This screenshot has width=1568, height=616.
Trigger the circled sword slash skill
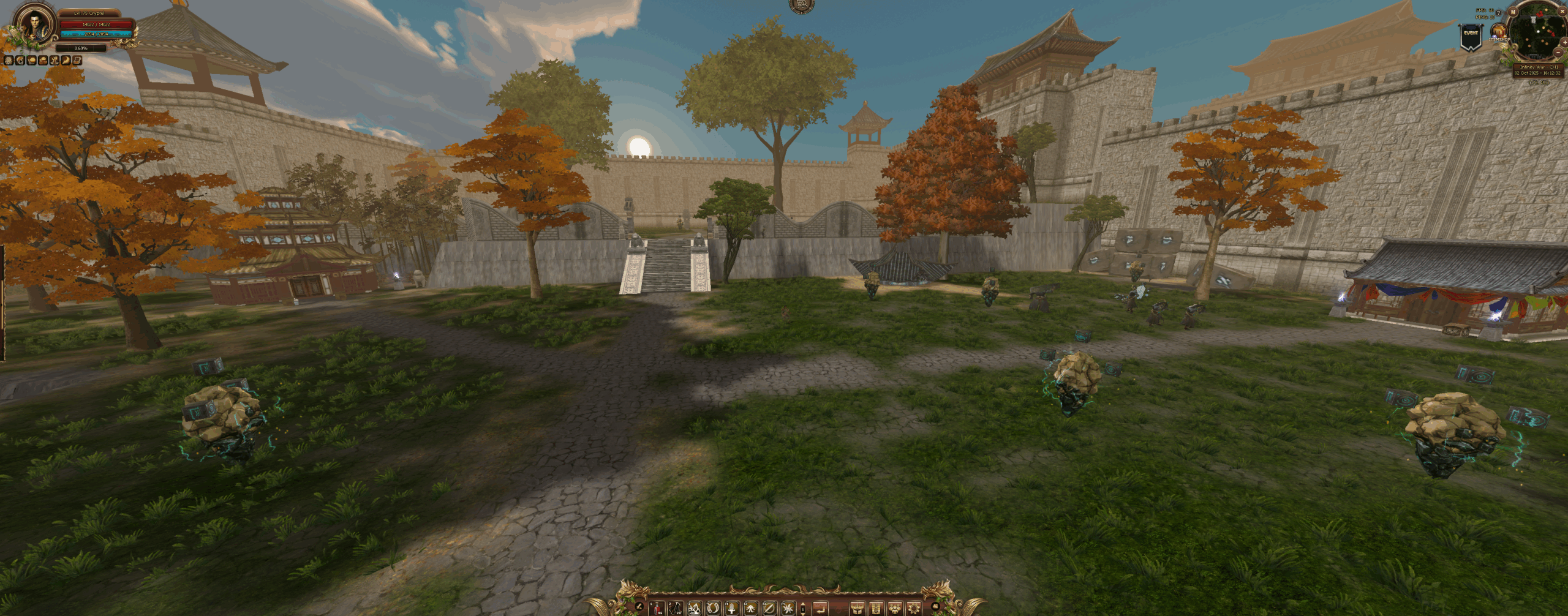[x=769, y=608]
